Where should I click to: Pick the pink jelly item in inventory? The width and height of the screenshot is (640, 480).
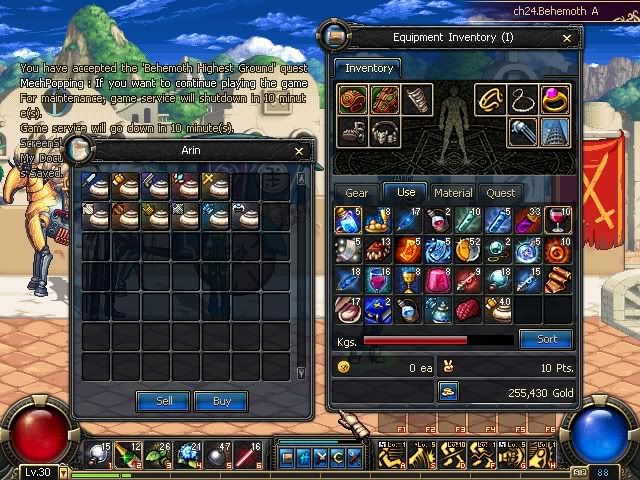tap(438, 281)
